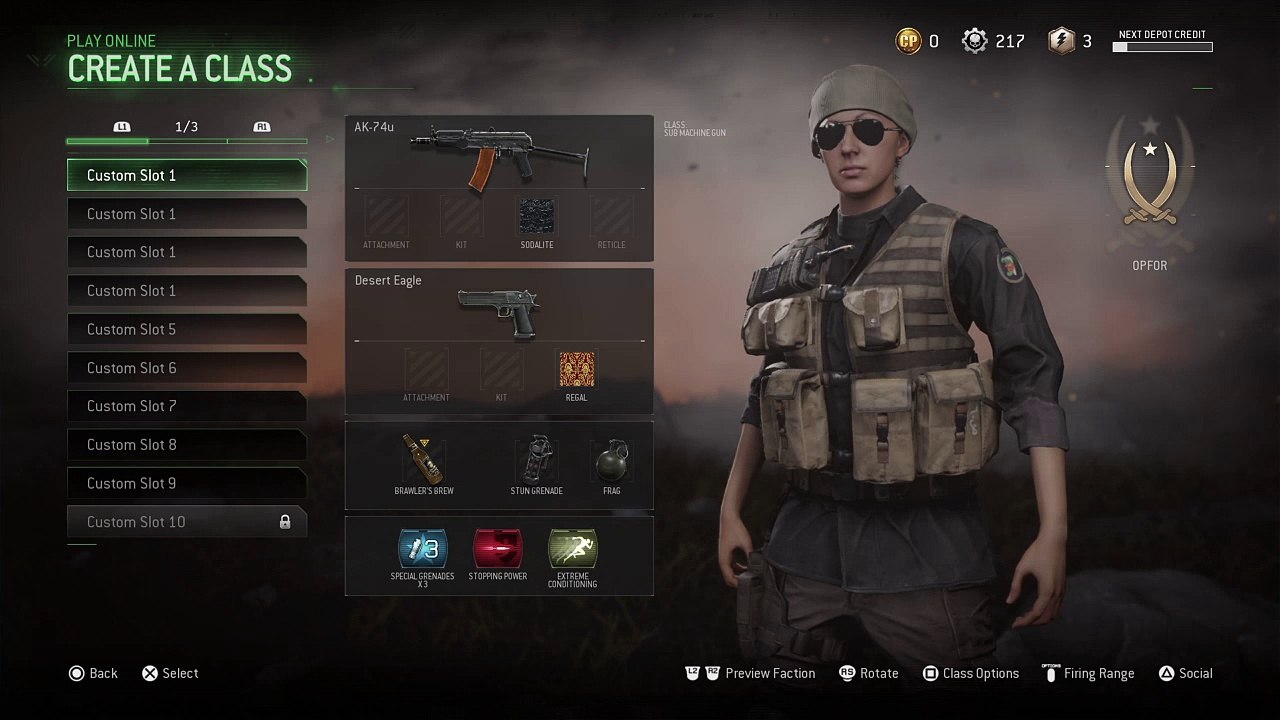Choose the Brawler's Brew slot

click(424, 462)
